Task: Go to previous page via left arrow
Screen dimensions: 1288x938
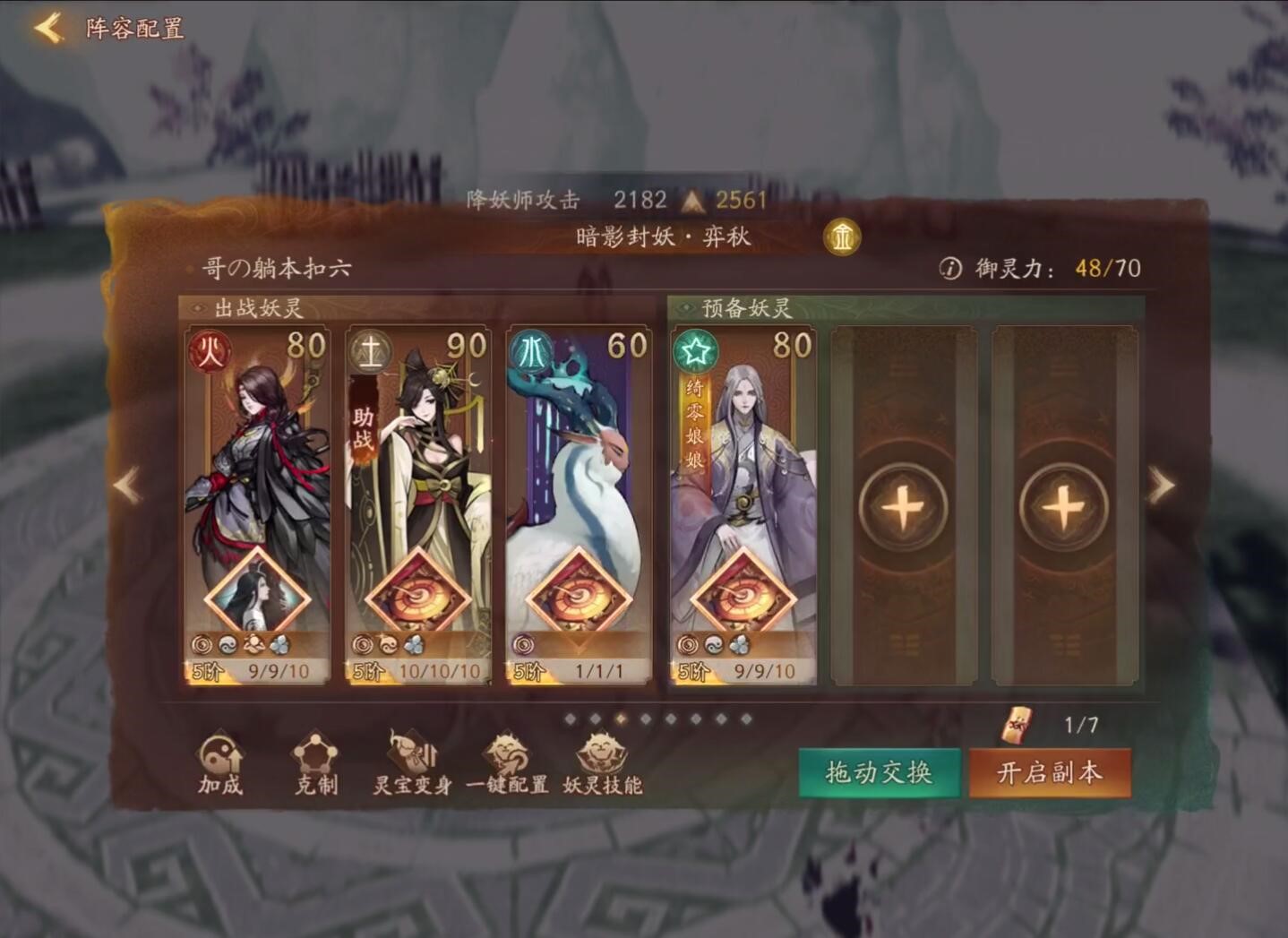Action: (125, 484)
